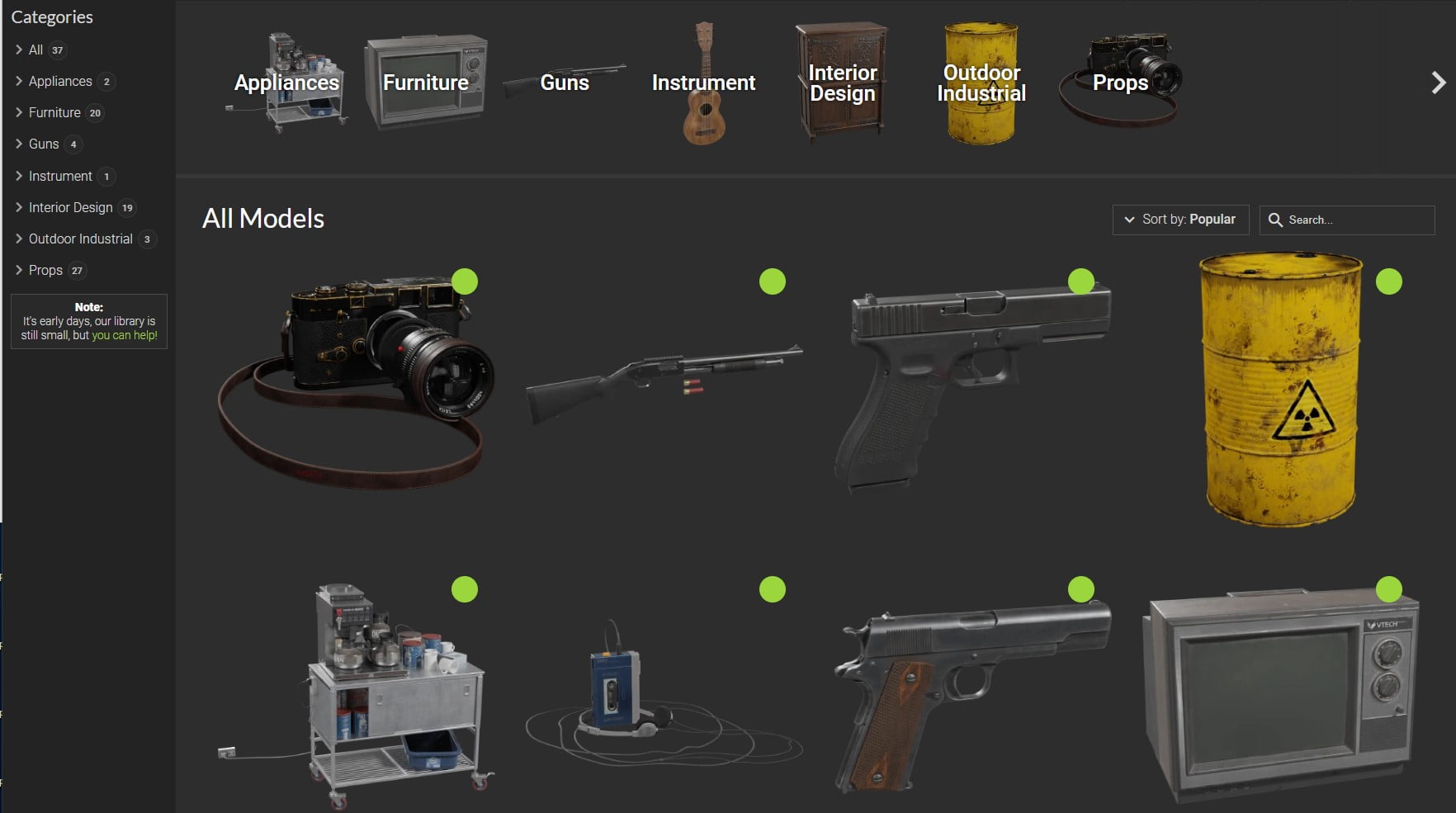Choose Interior Design in the sidebar
The width and height of the screenshot is (1456, 813).
click(x=70, y=207)
